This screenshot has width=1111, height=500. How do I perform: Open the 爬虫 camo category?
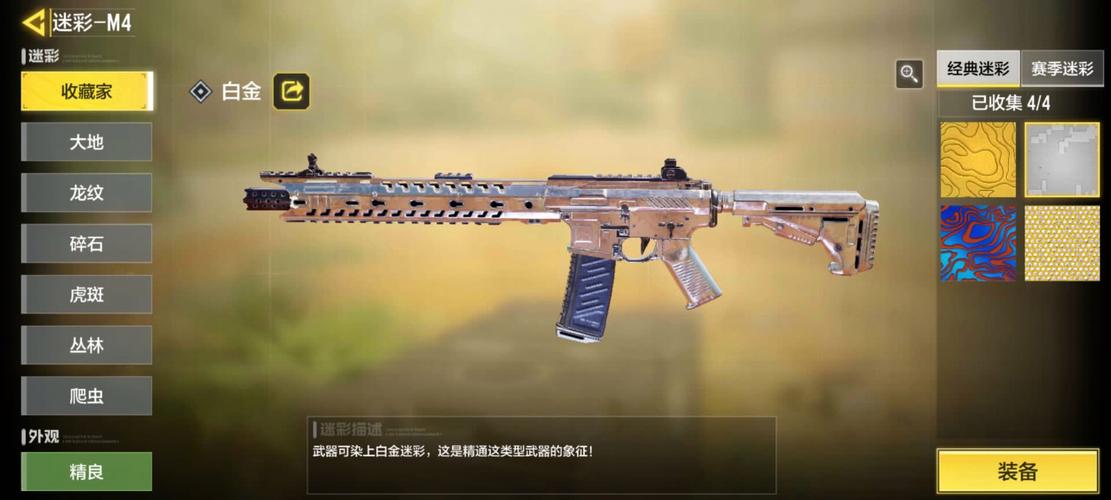tap(87, 396)
